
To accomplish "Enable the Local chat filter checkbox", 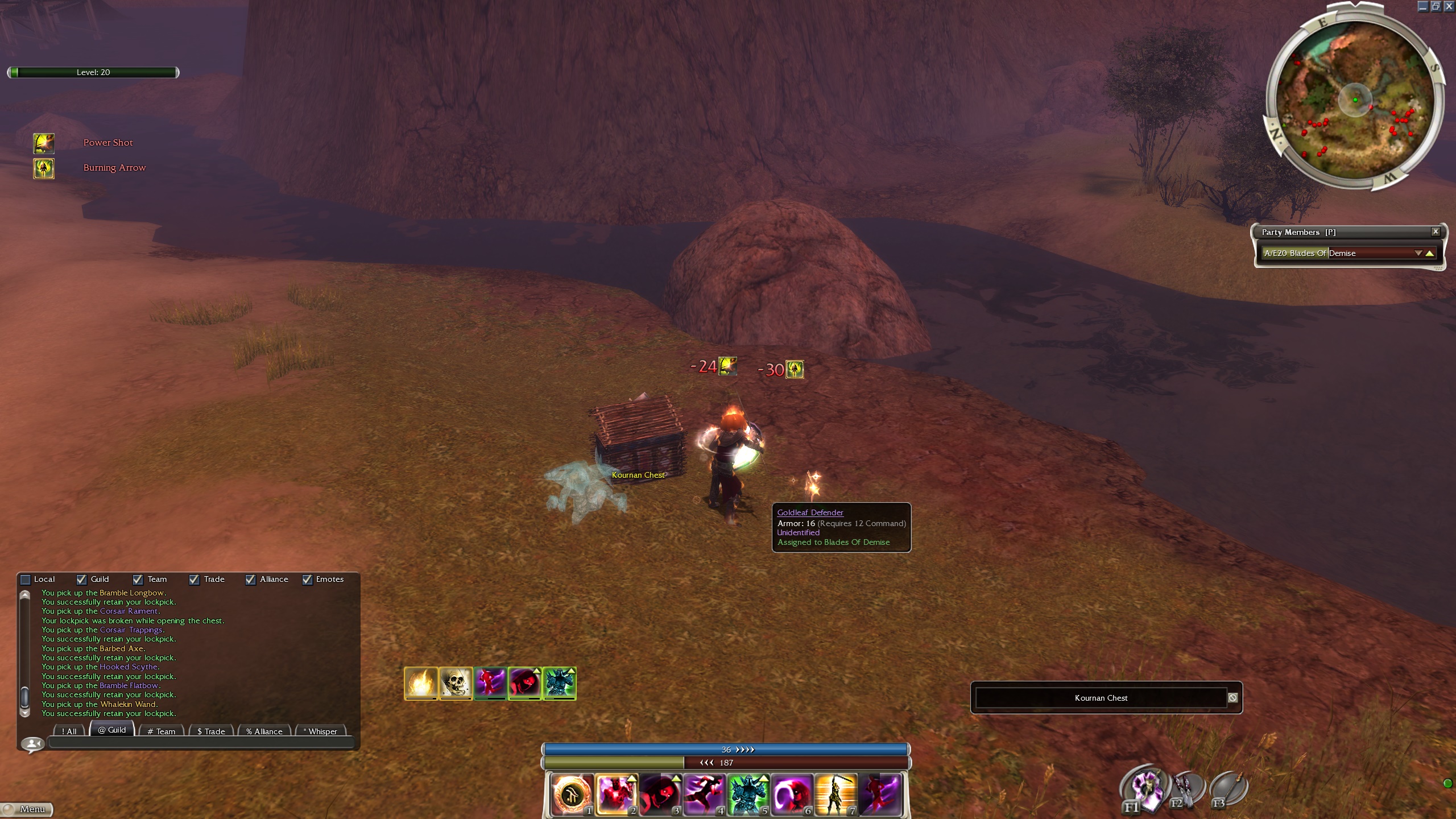I will (26, 580).
